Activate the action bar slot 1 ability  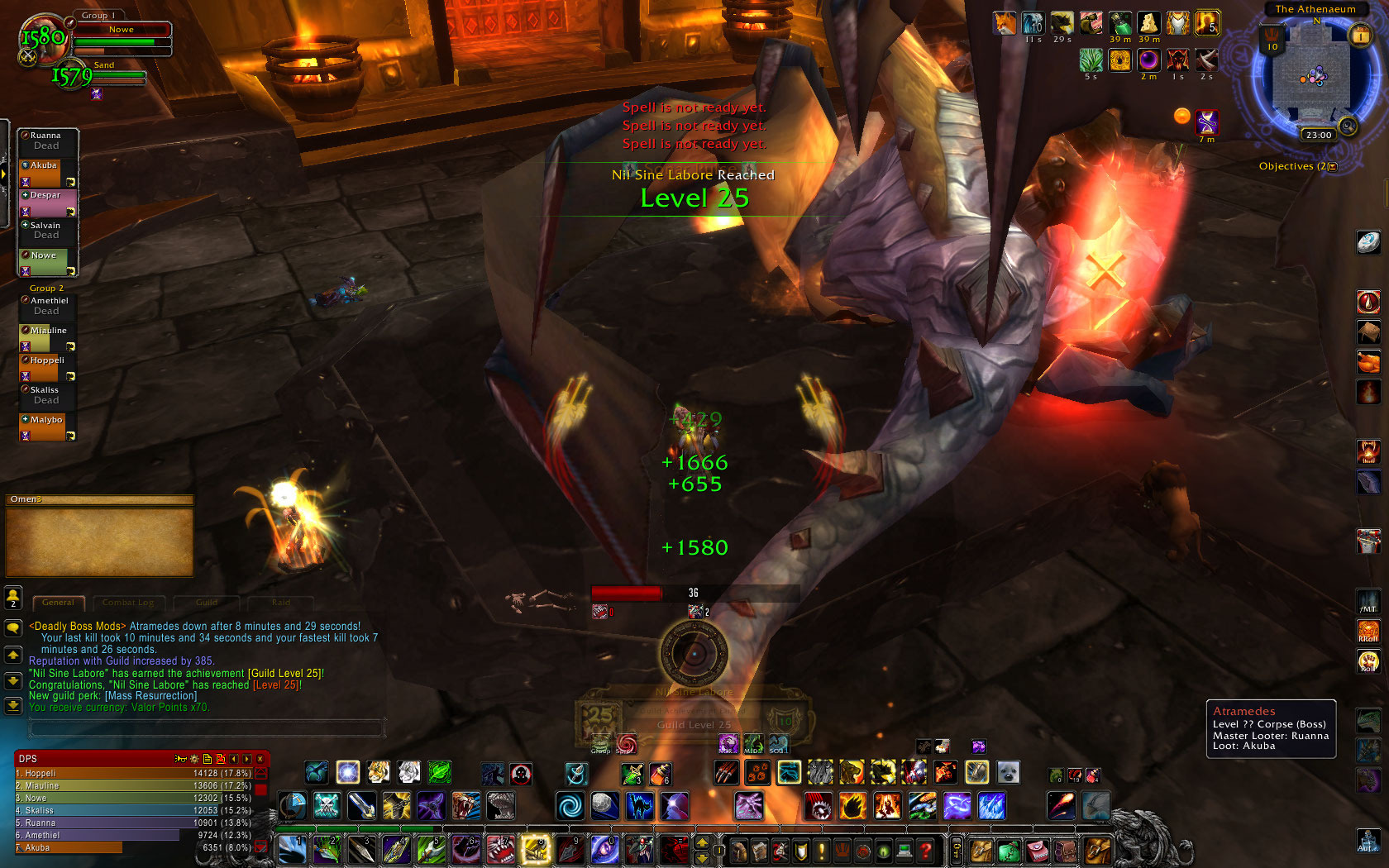click(x=292, y=849)
